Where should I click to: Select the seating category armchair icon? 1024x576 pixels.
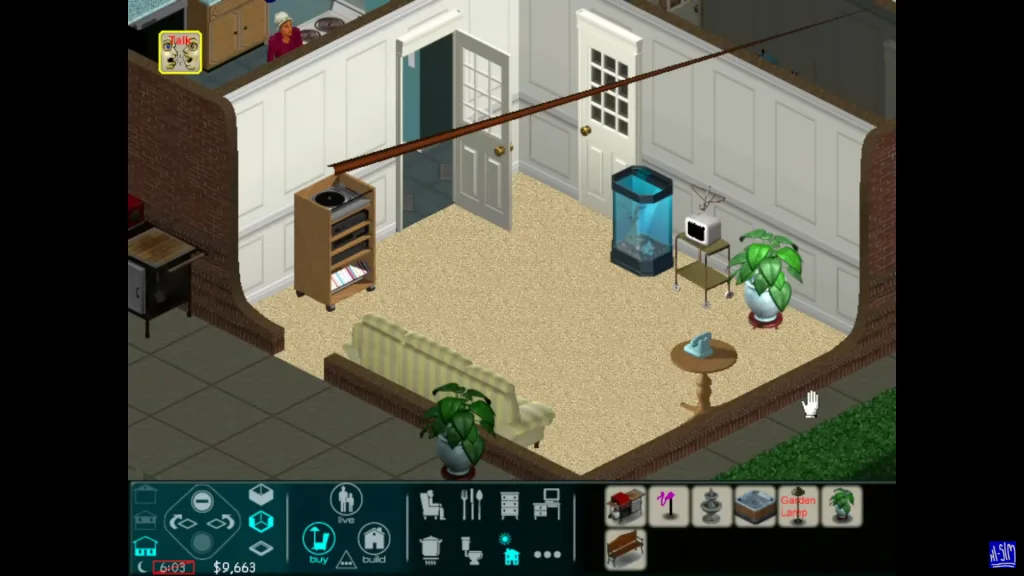[x=432, y=505]
